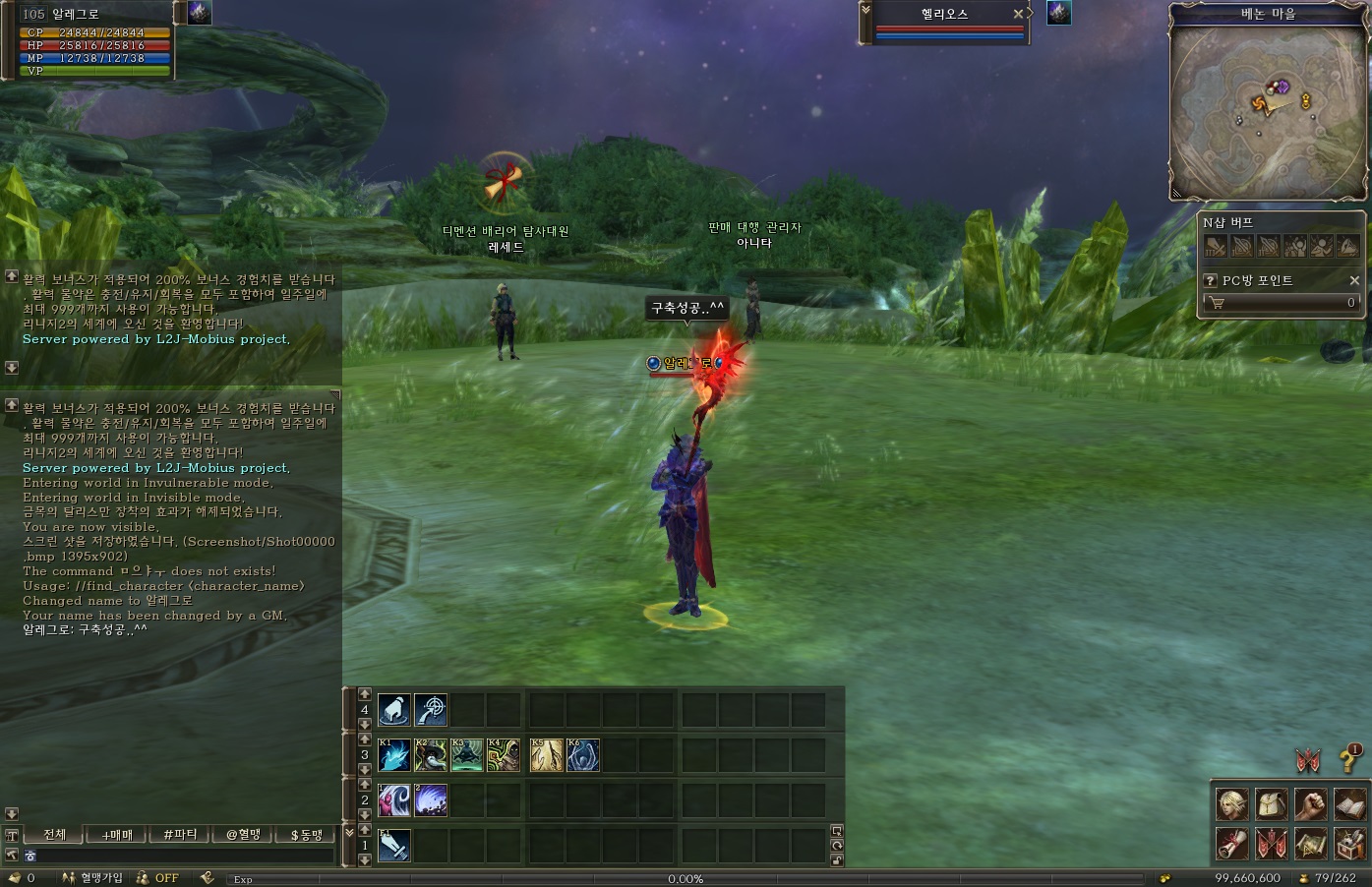Viewport: 1372px width, 887px height.
Task: Use the F1 sword attack hotbar slot
Action: point(394,845)
